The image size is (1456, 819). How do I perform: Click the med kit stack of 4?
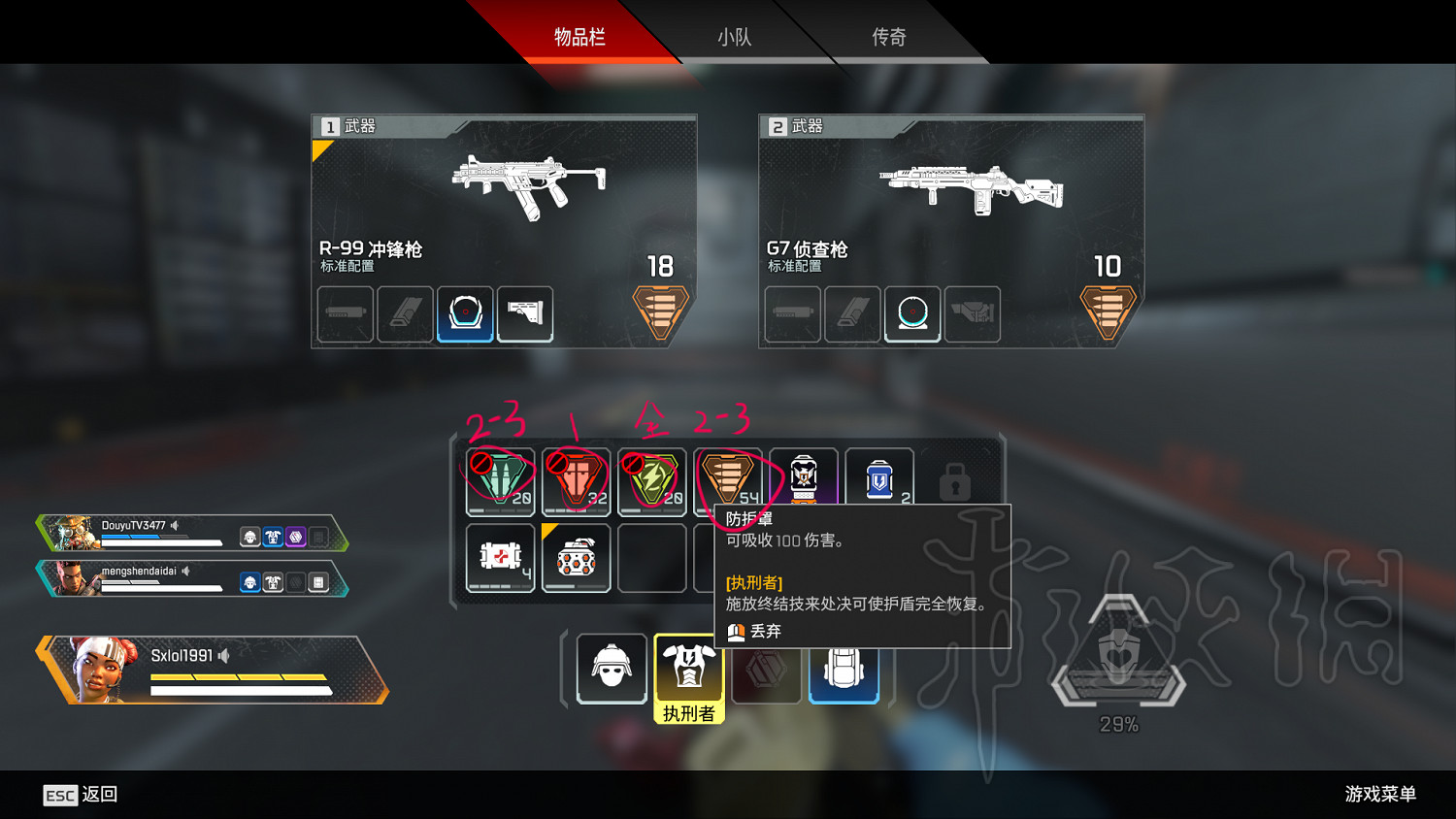pos(499,558)
